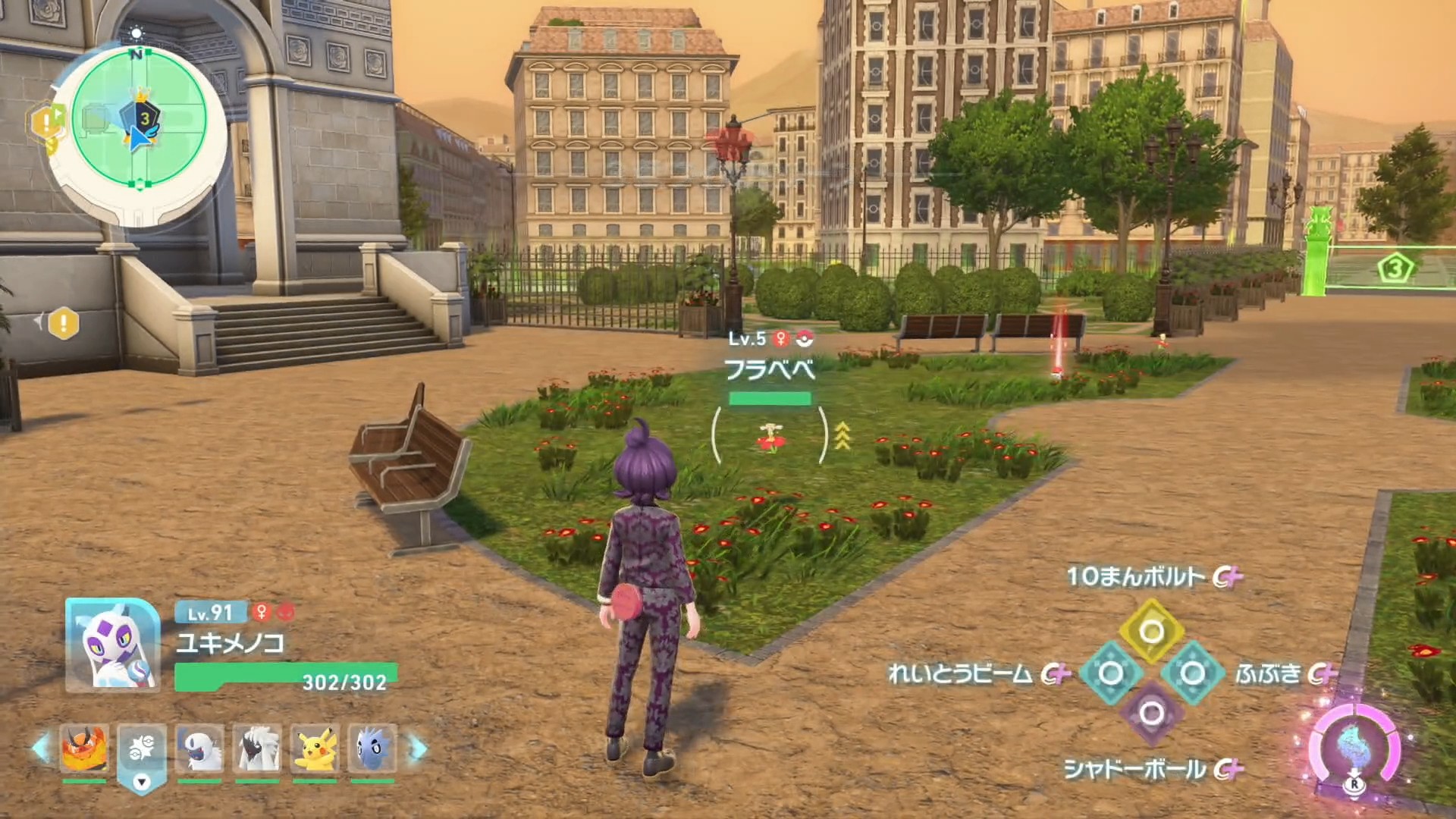Image resolution: width=1456 pixels, height=819 pixels.
Task: Cycle party bar with the right arrow
Action: pyautogui.click(x=418, y=748)
